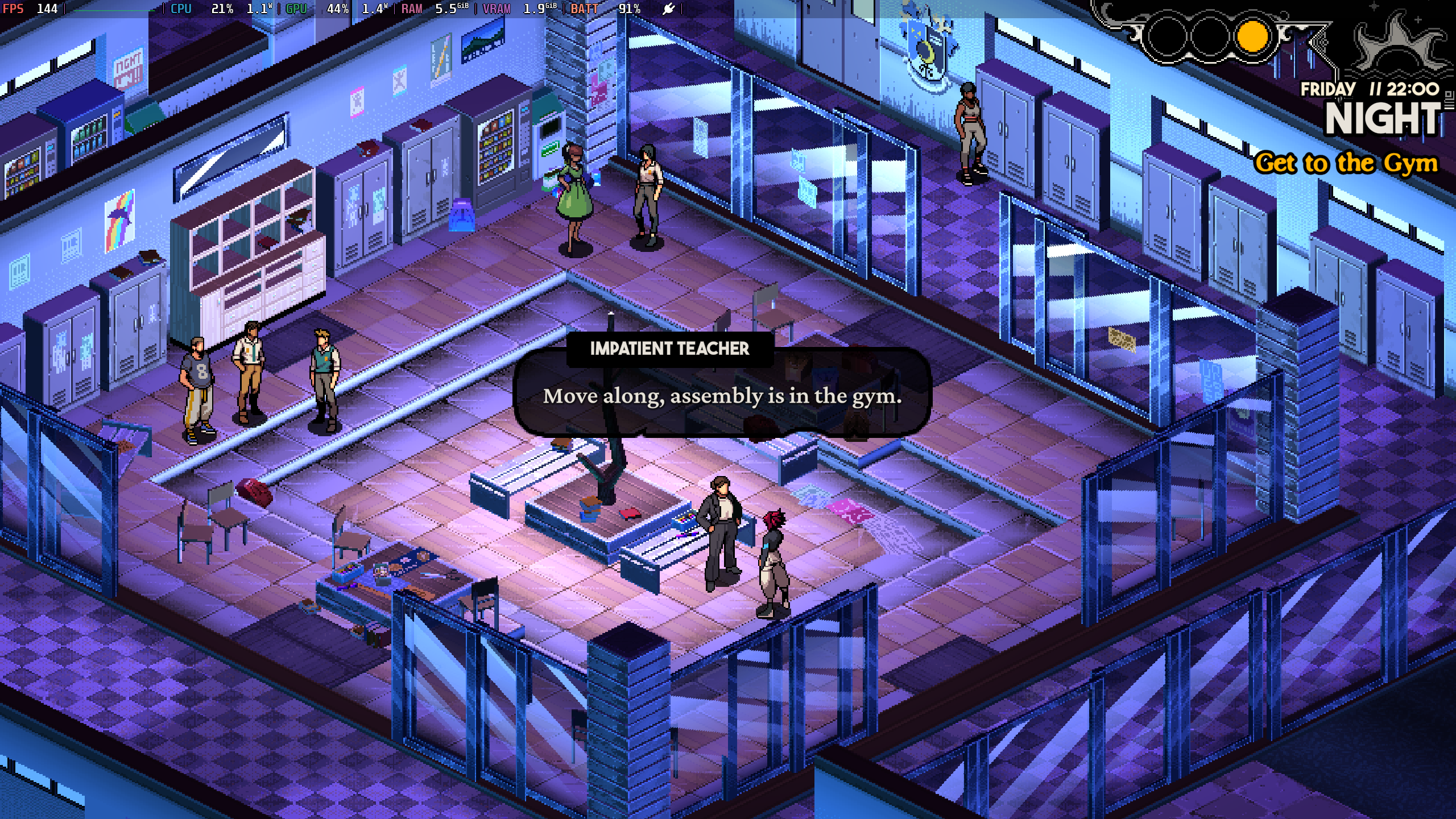
Task: Advance the Impatient Teacher dialogue box
Action: [x=722, y=396]
